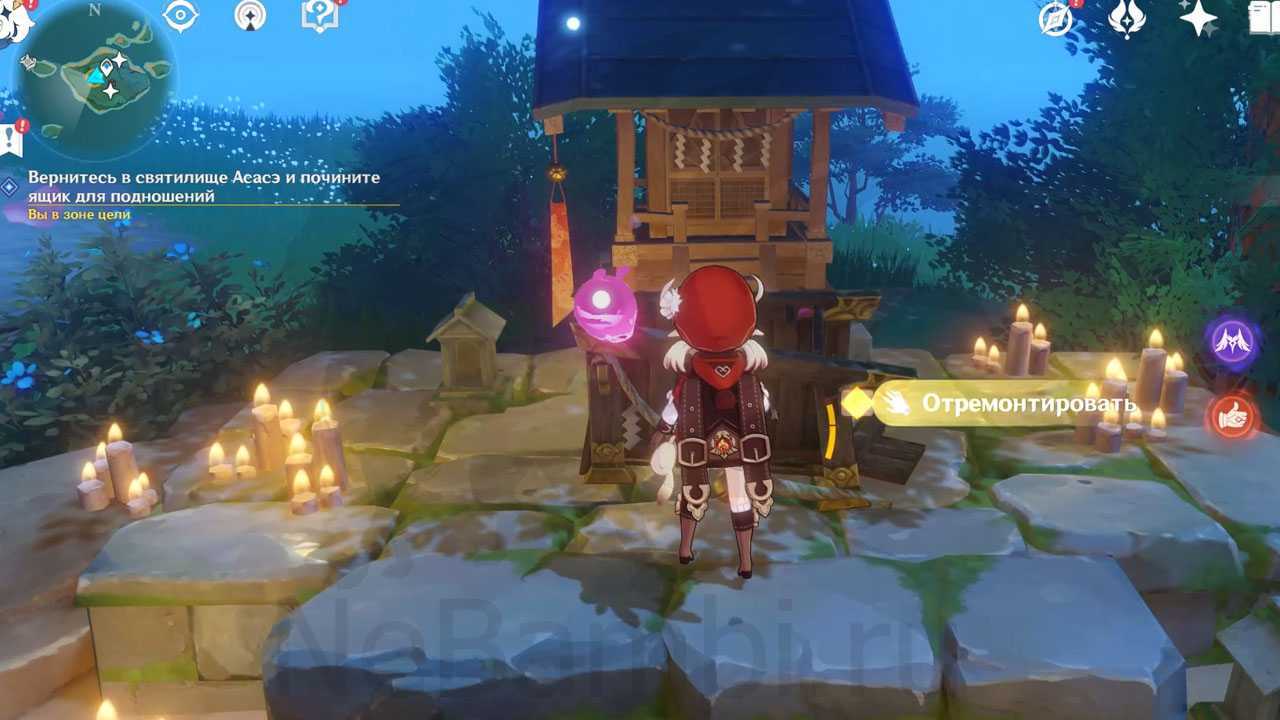
Task: Open the adventurer handbook book icon
Action: click(1266, 18)
